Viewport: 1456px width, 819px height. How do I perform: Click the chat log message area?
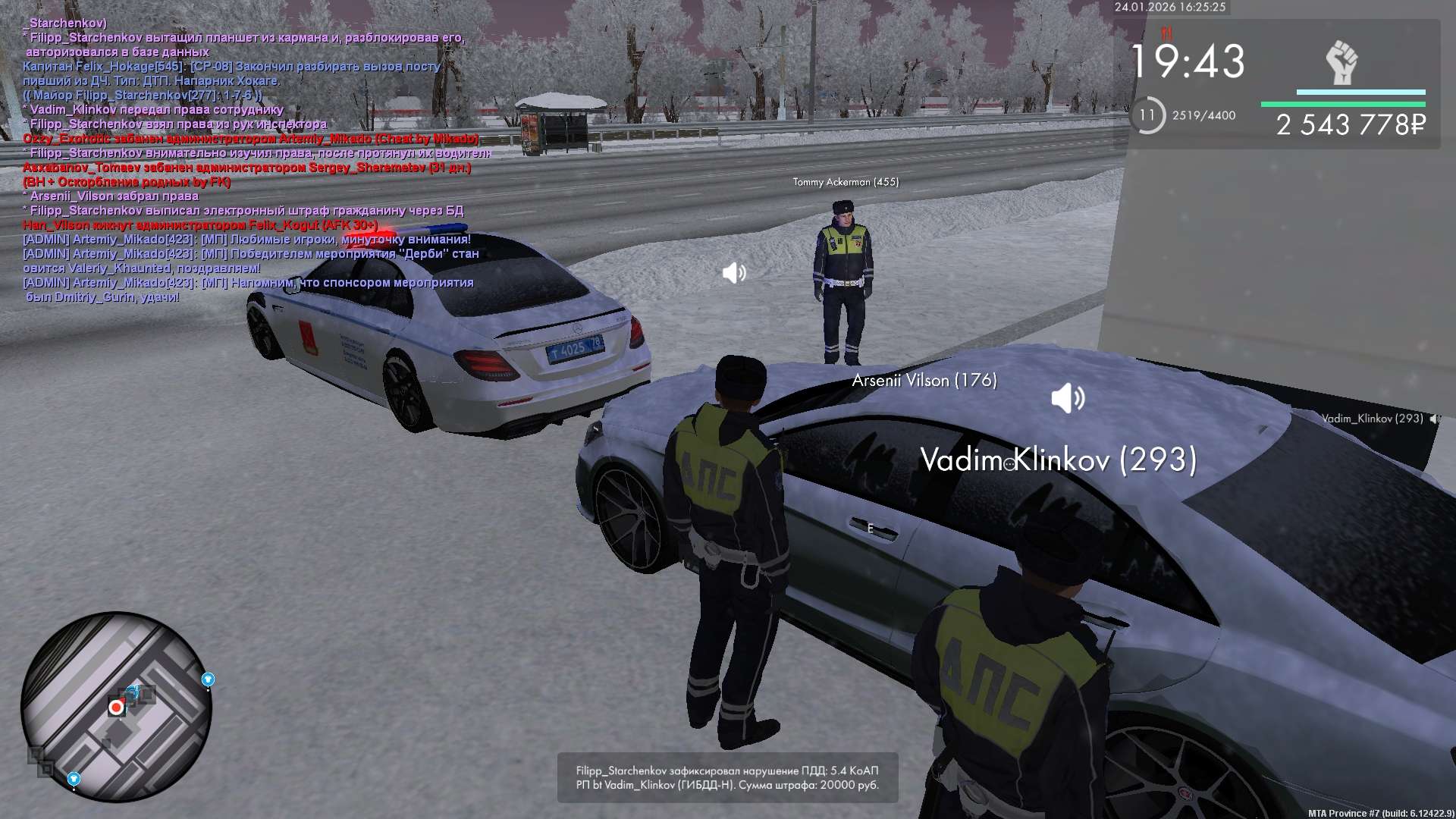click(x=250, y=160)
